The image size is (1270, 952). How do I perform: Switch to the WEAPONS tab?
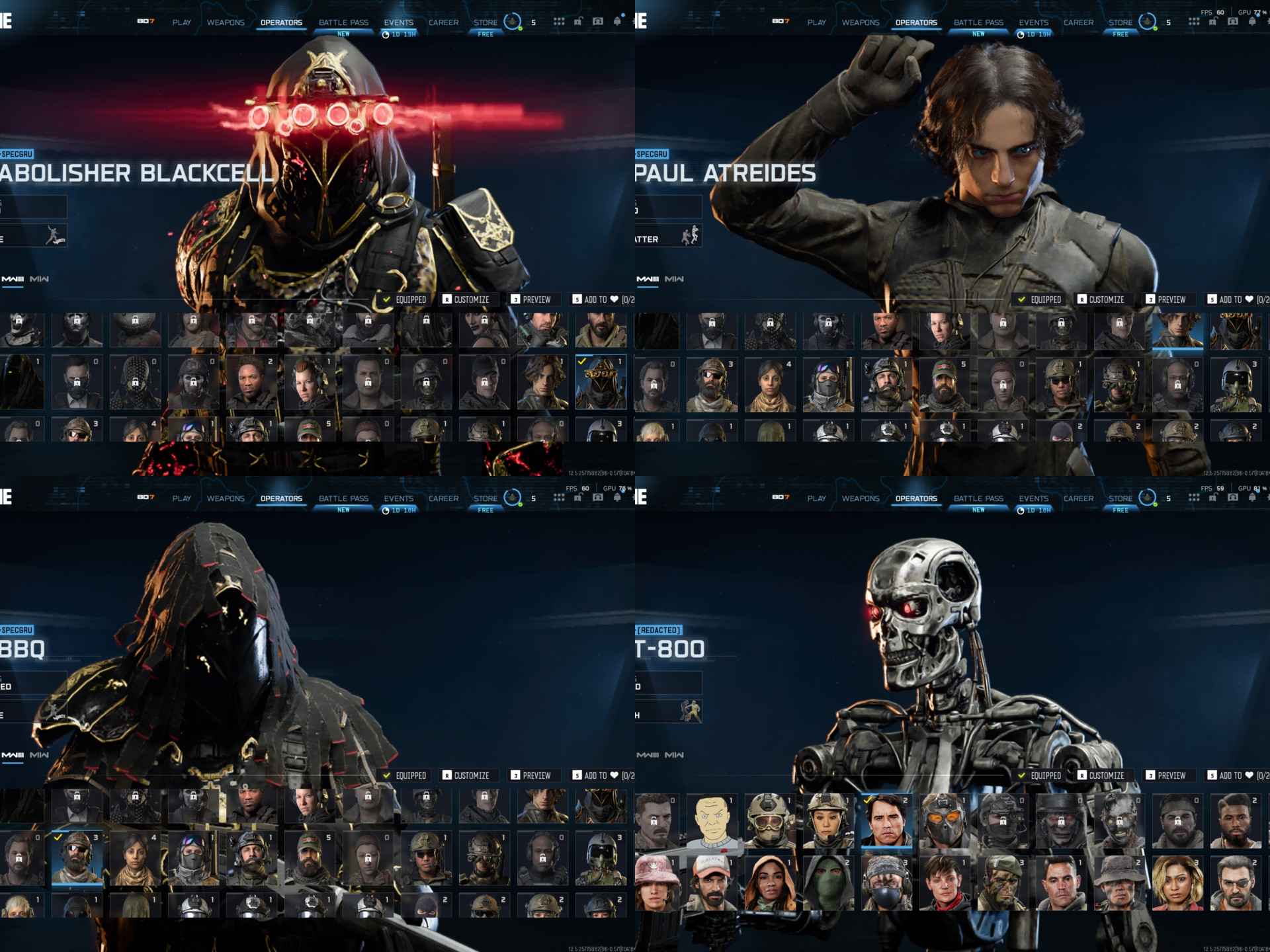(225, 22)
